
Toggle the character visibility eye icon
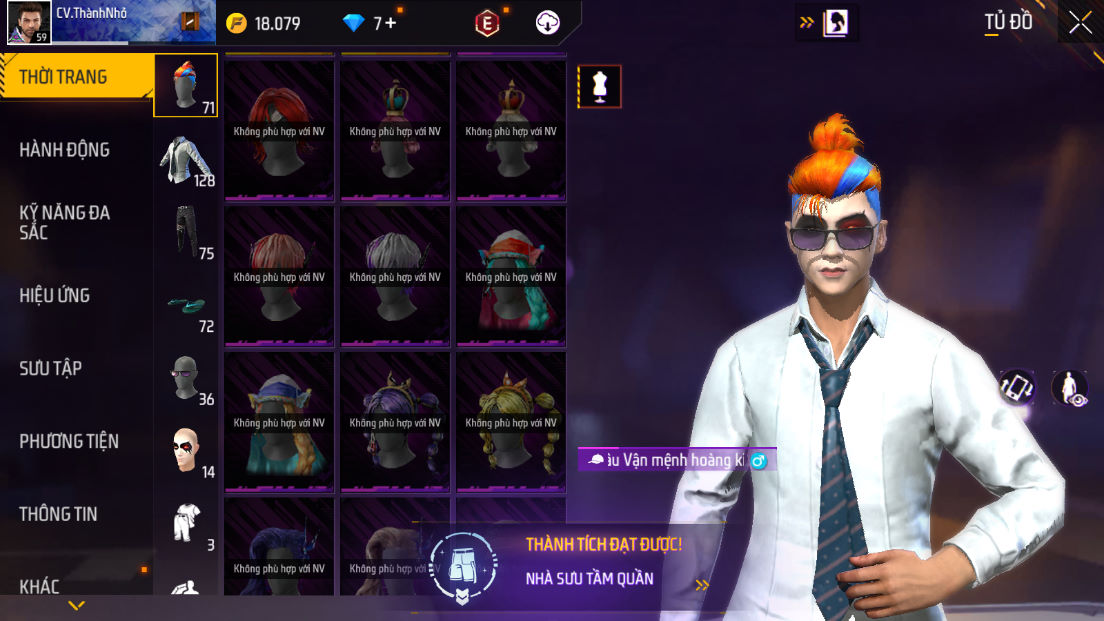[1069, 388]
